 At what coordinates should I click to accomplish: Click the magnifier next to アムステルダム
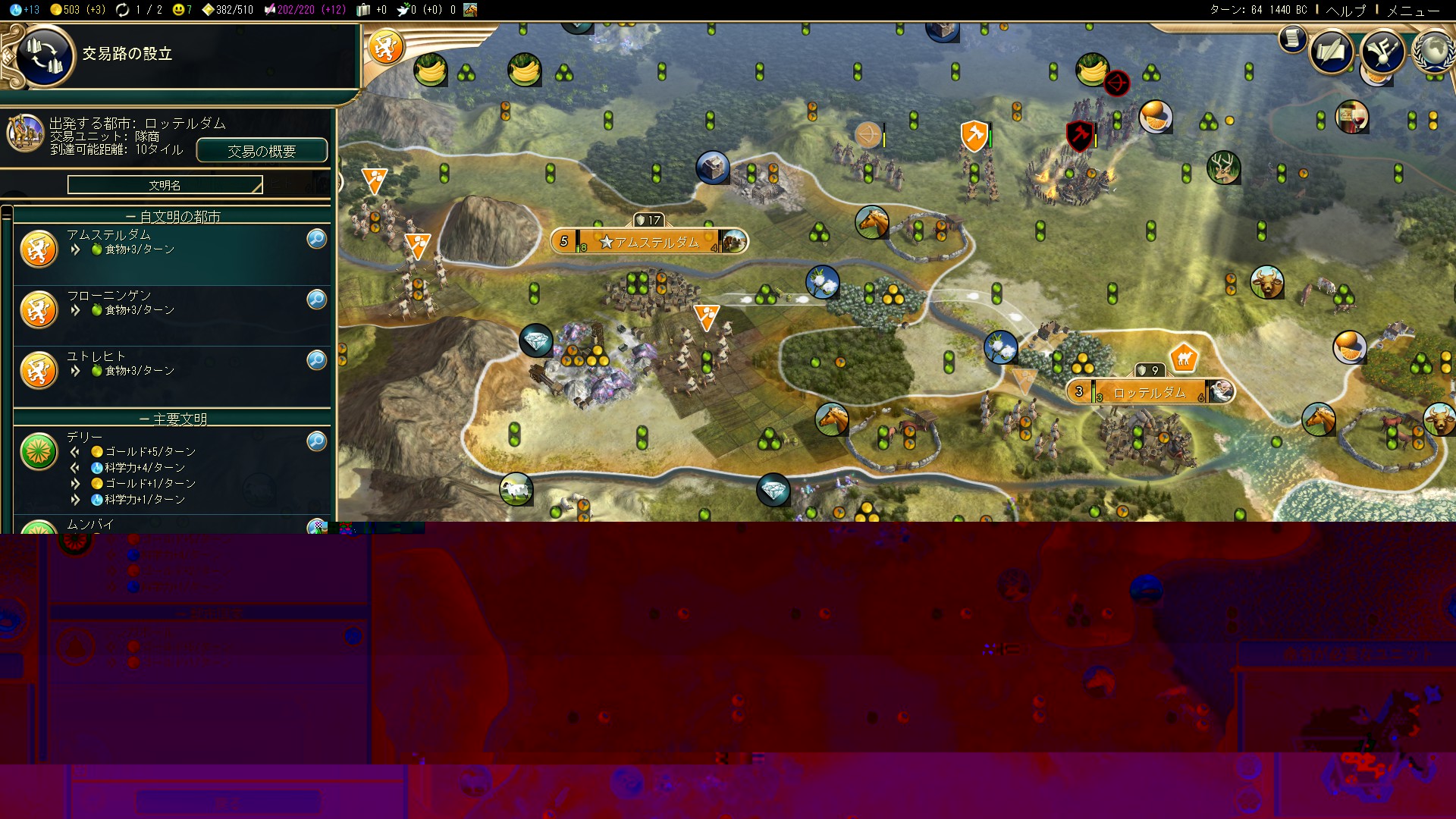[316, 239]
